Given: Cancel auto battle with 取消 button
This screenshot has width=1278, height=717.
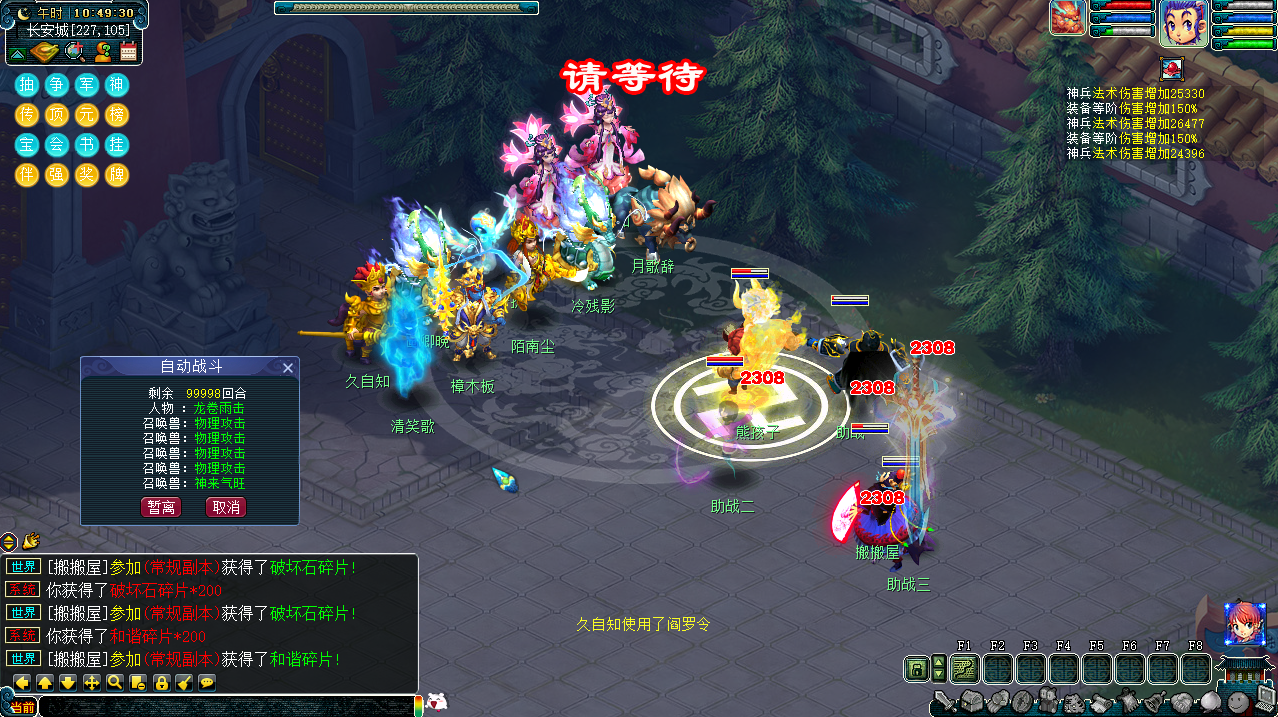Looking at the screenshot, I should (x=225, y=507).
